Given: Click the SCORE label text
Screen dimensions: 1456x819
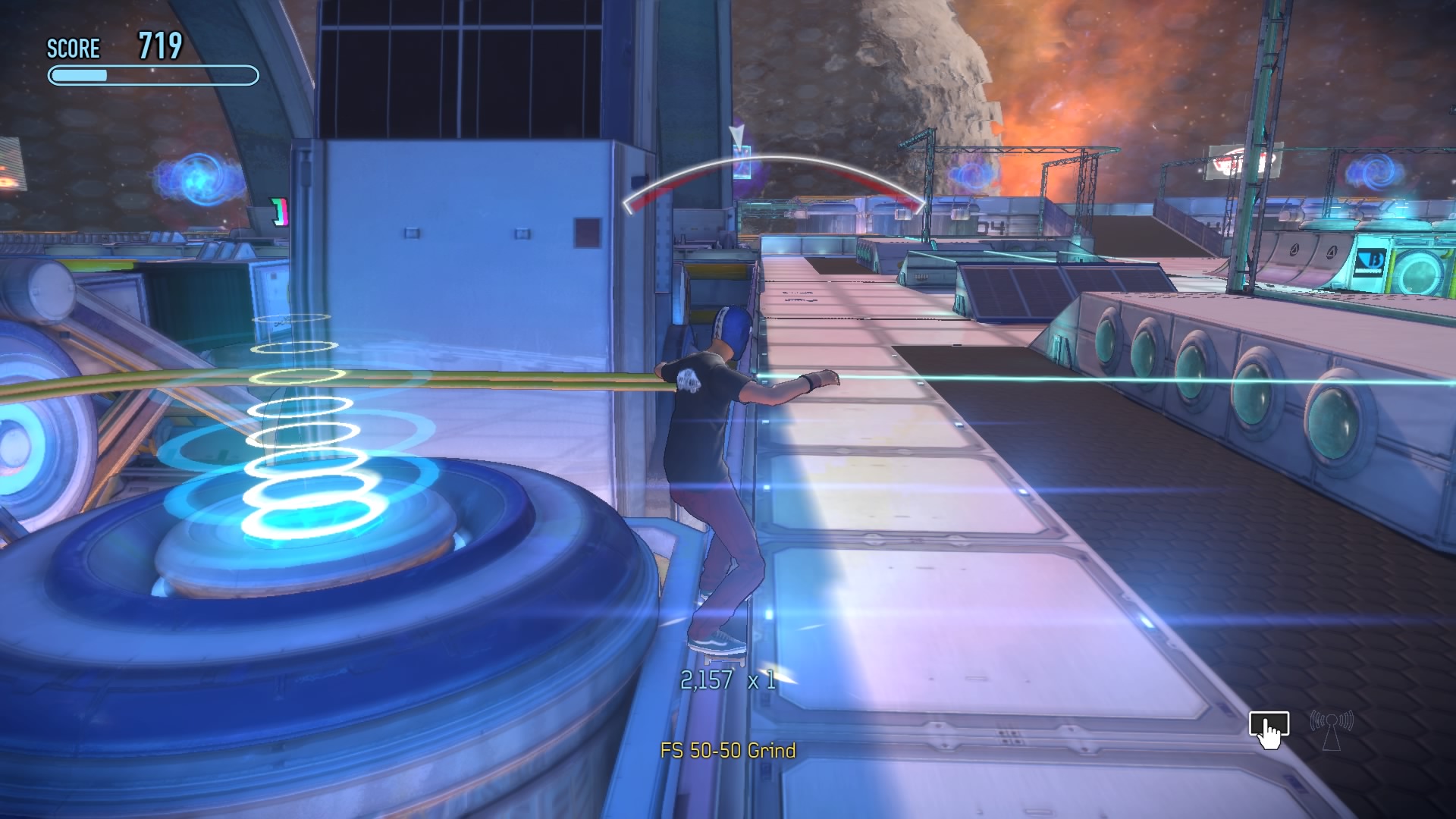Looking at the screenshot, I should 73,49.
